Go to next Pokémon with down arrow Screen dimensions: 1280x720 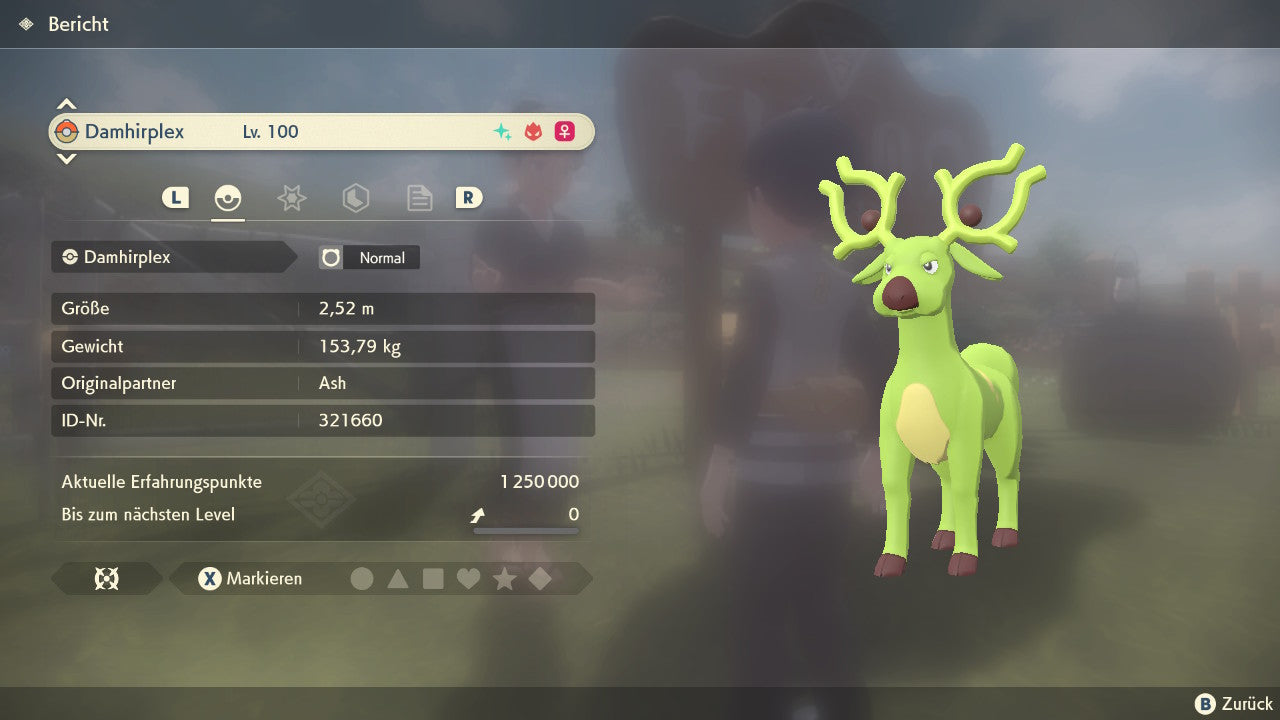66,159
